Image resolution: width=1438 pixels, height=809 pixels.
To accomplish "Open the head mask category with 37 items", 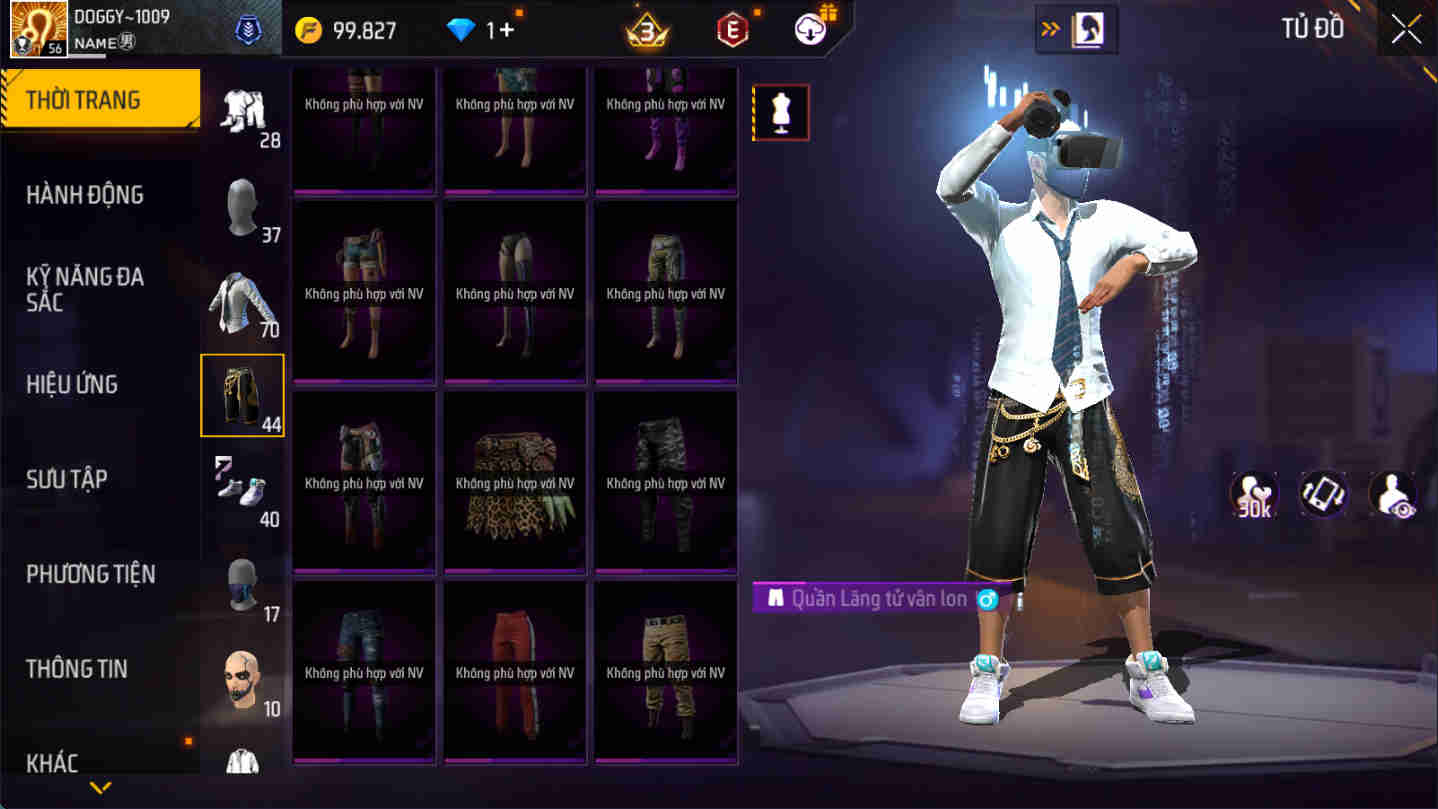I will (242, 205).
